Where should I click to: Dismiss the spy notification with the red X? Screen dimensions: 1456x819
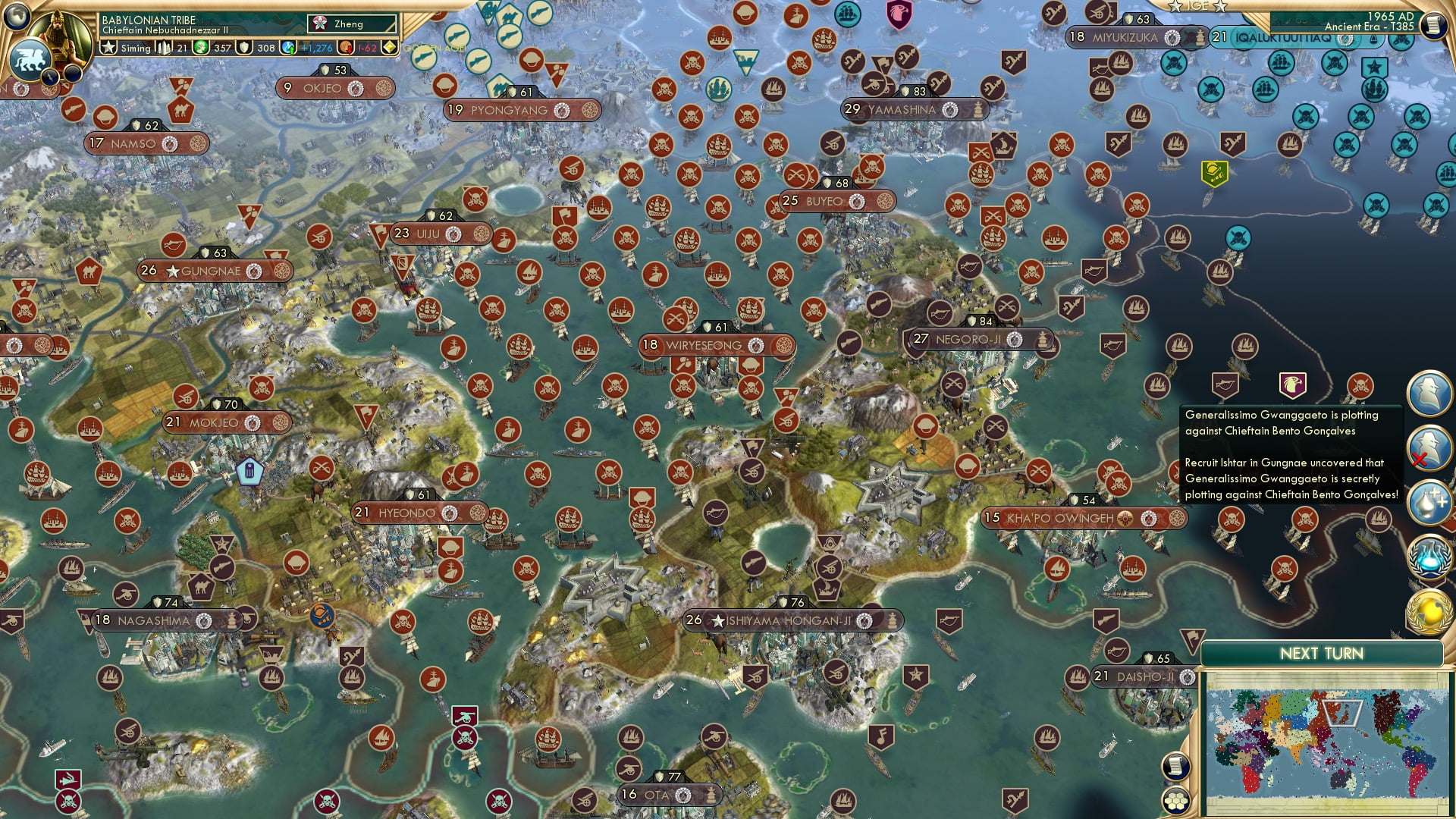coord(1419,457)
